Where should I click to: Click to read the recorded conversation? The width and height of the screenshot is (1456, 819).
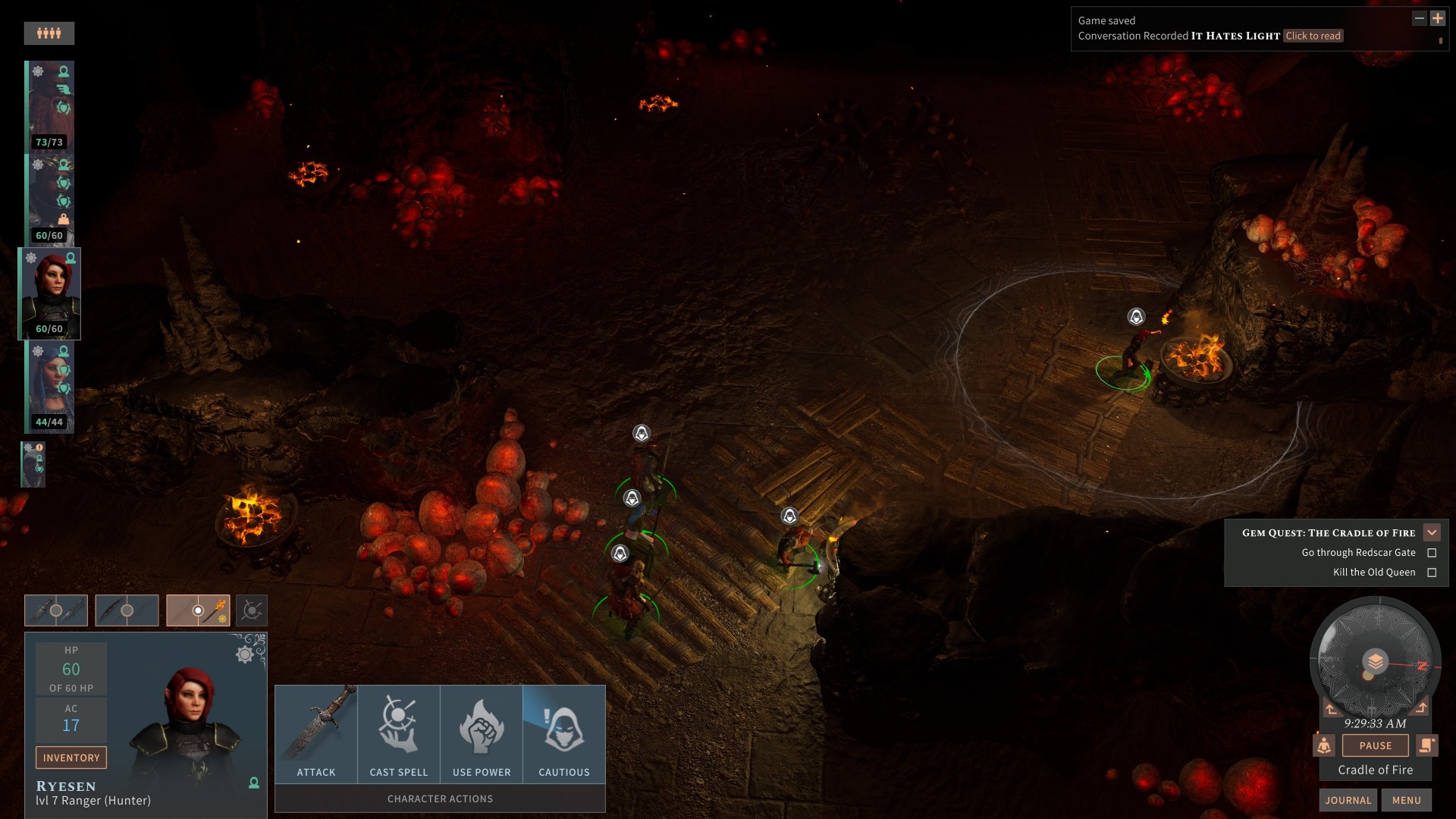(x=1313, y=36)
